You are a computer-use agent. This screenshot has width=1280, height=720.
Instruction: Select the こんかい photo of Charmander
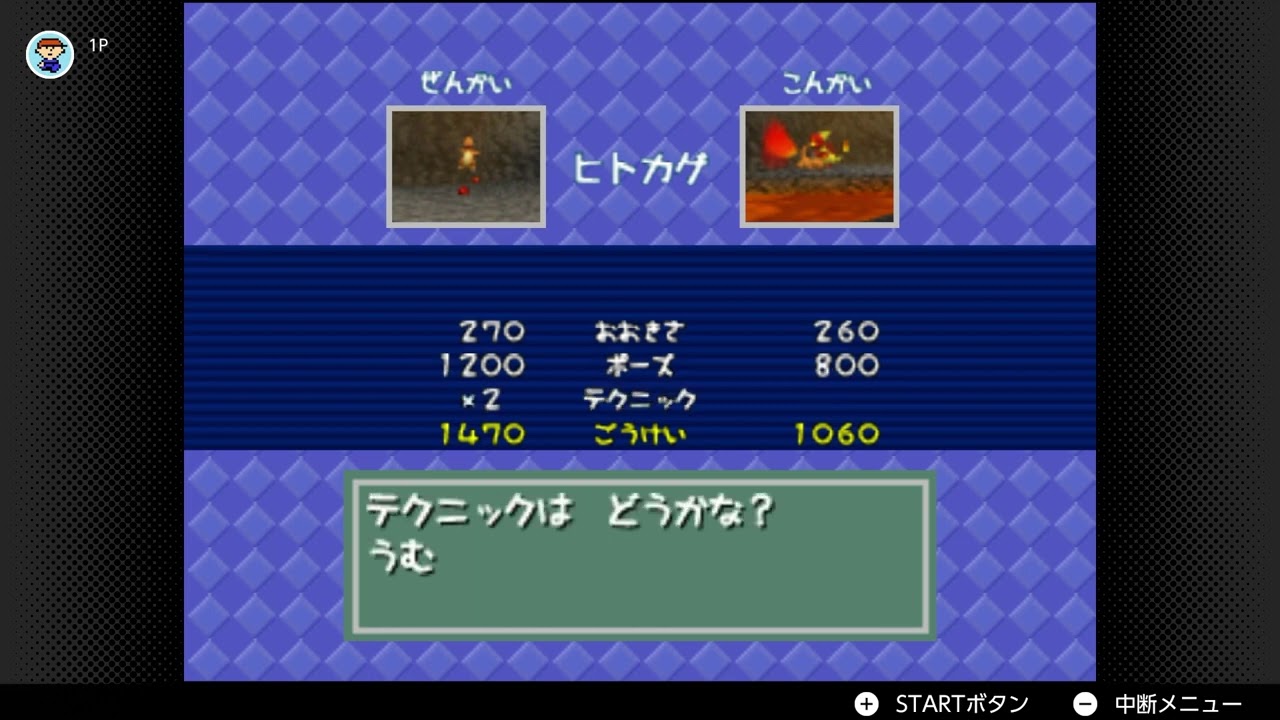[819, 166]
